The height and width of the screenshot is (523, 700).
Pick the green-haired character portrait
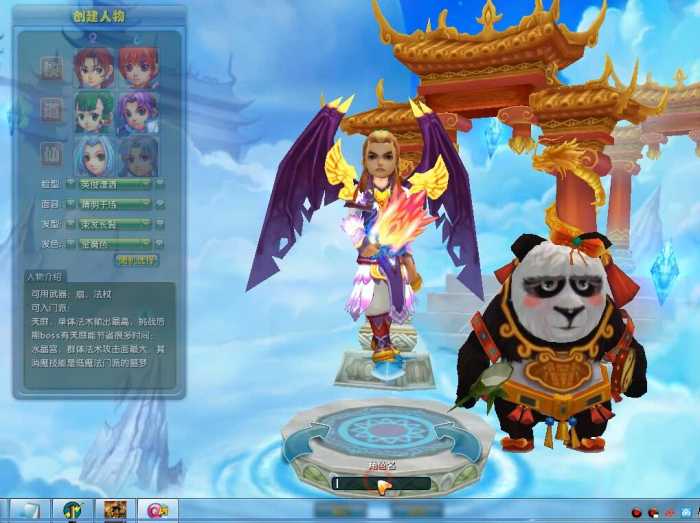point(94,111)
